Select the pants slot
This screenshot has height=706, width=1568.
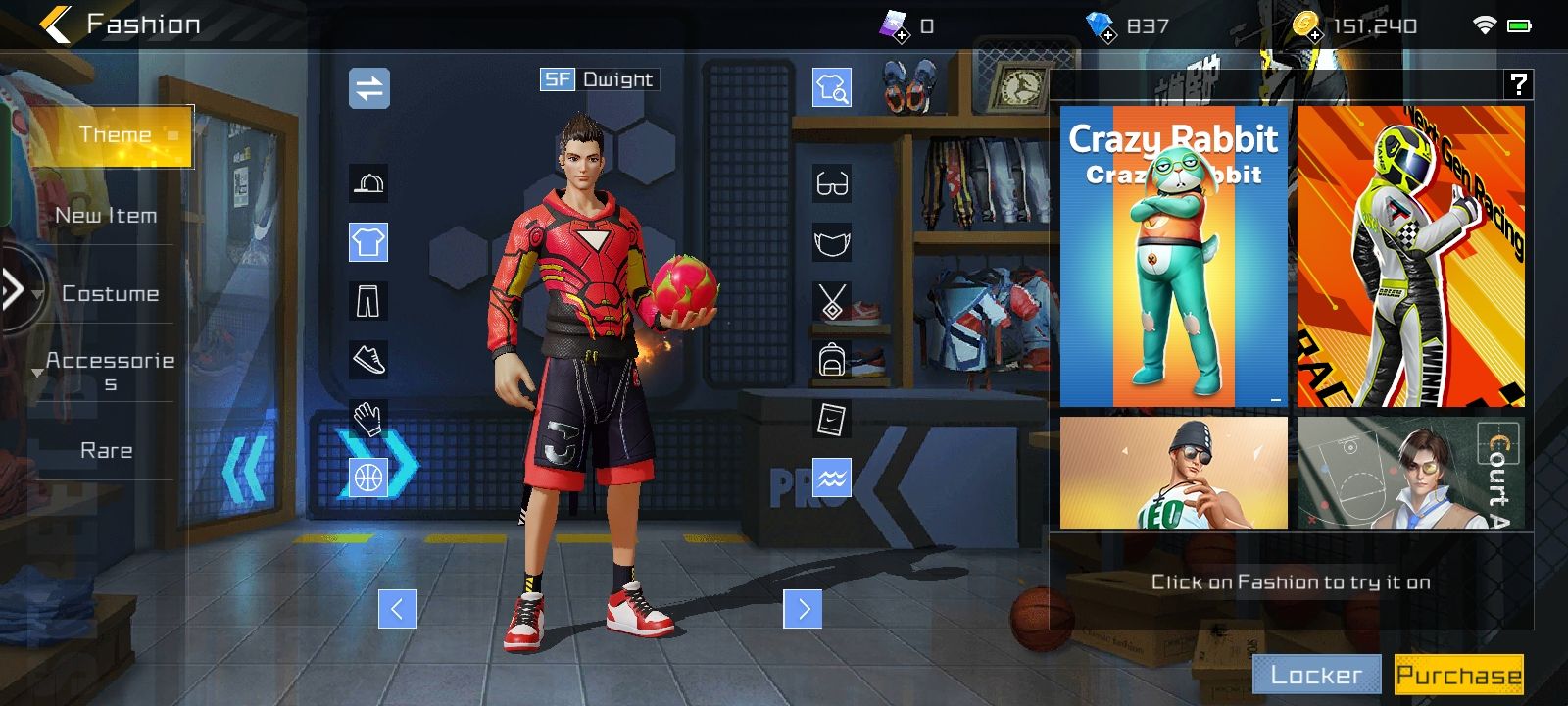pos(368,301)
